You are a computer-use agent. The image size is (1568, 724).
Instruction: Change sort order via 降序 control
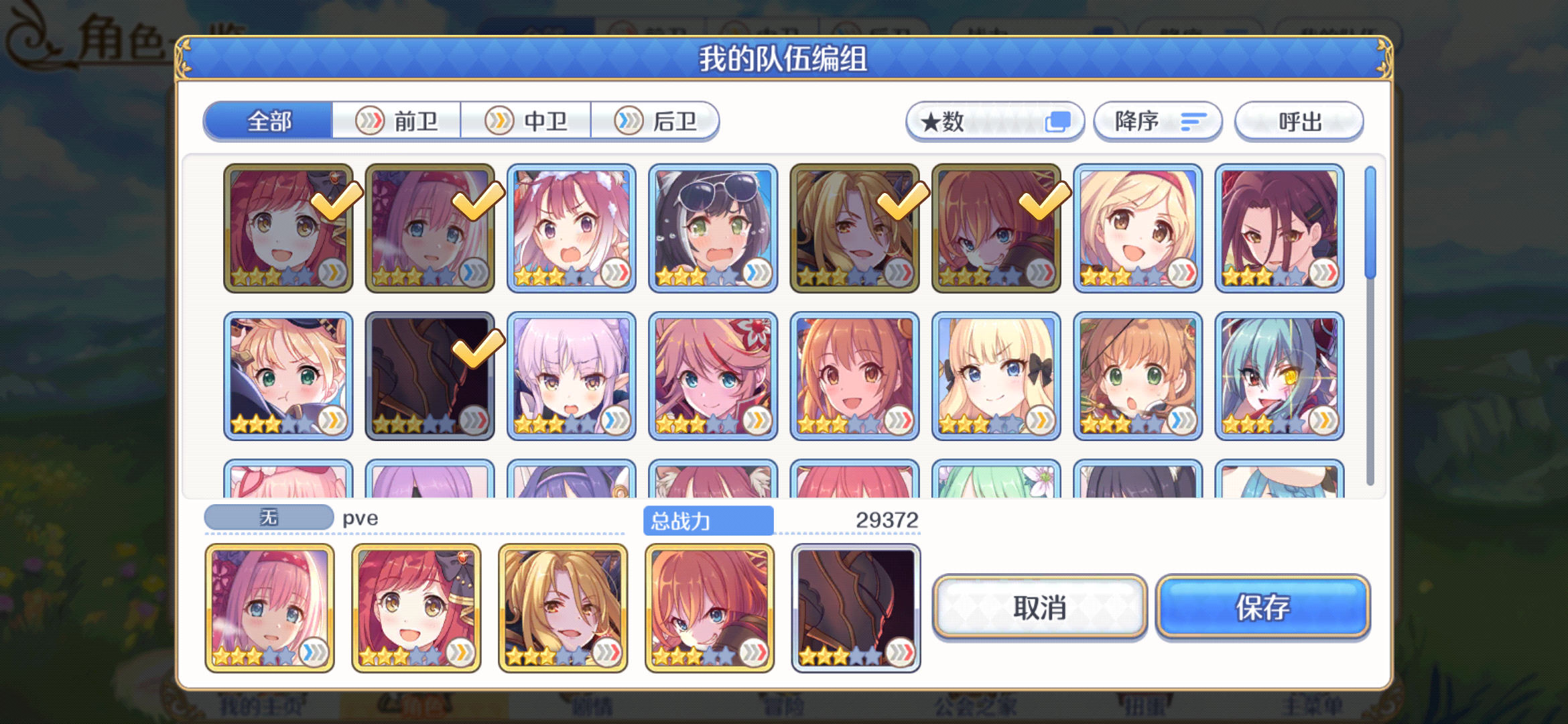(x=1157, y=121)
